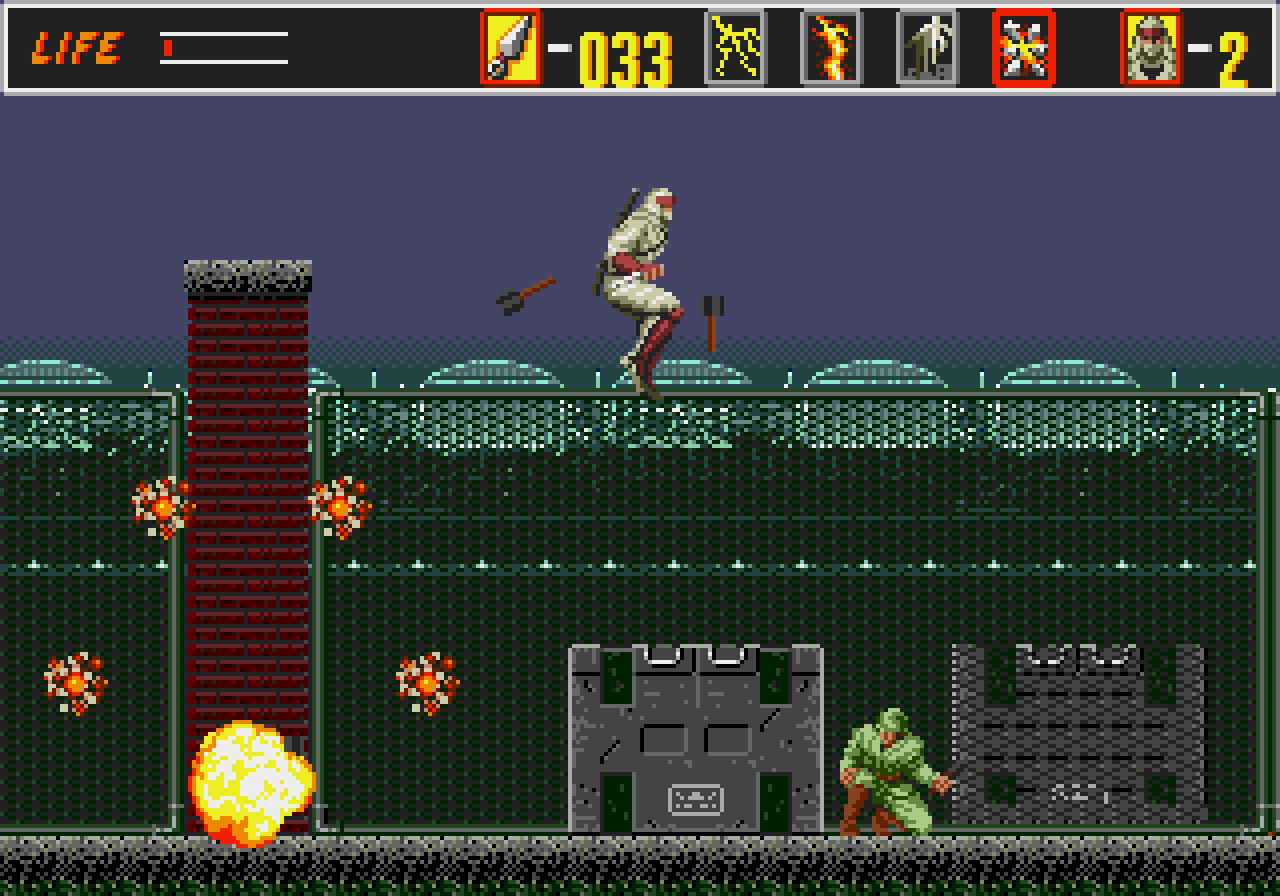
Task: Click the jumping white ninja character
Action: pyautogui.click(x=640, y=280)
